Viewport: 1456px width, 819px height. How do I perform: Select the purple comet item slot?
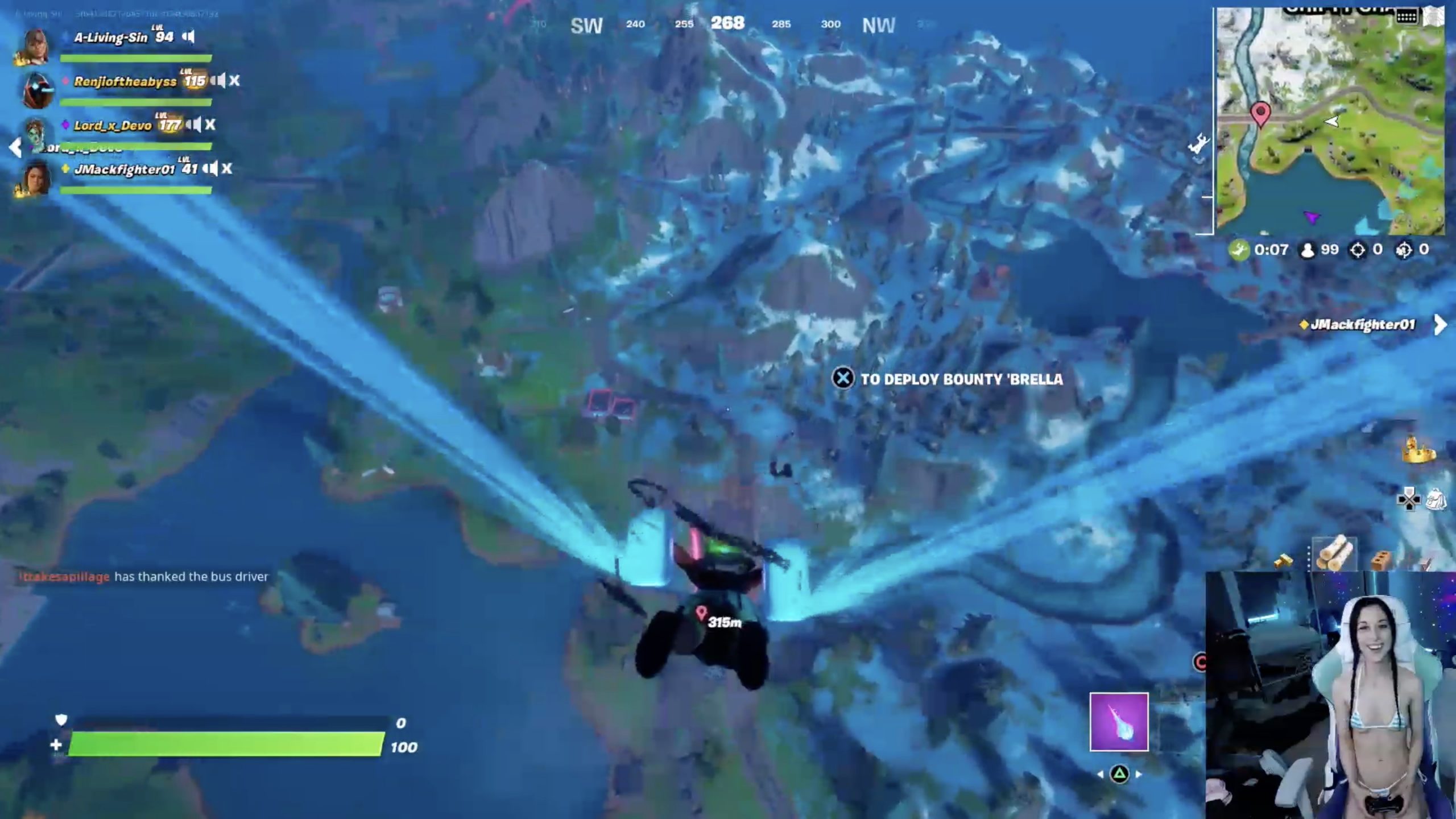[x=1119, y=722]
